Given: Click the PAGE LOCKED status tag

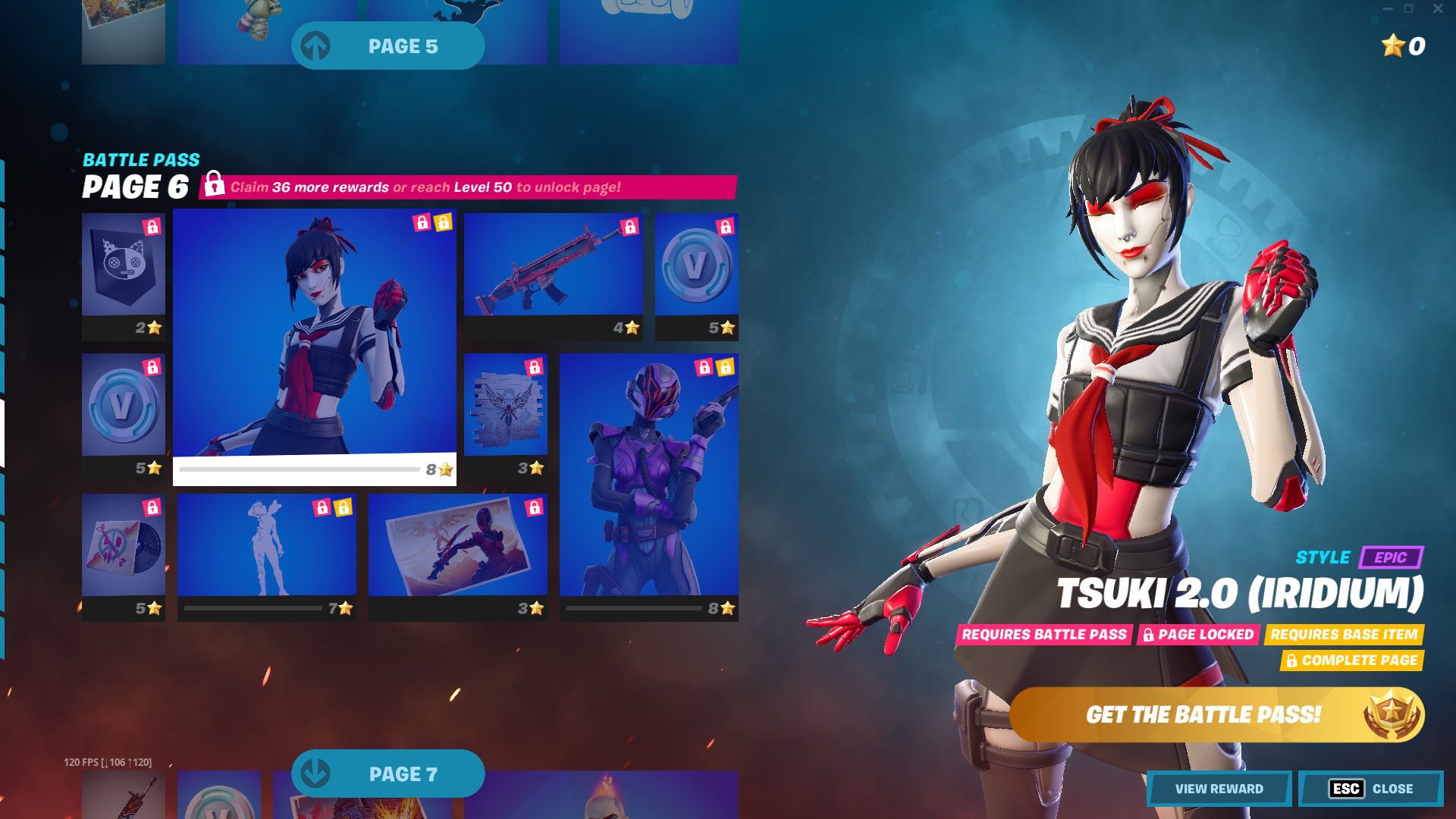Looking at the screenshot, I should click(x=1199, y=635).
